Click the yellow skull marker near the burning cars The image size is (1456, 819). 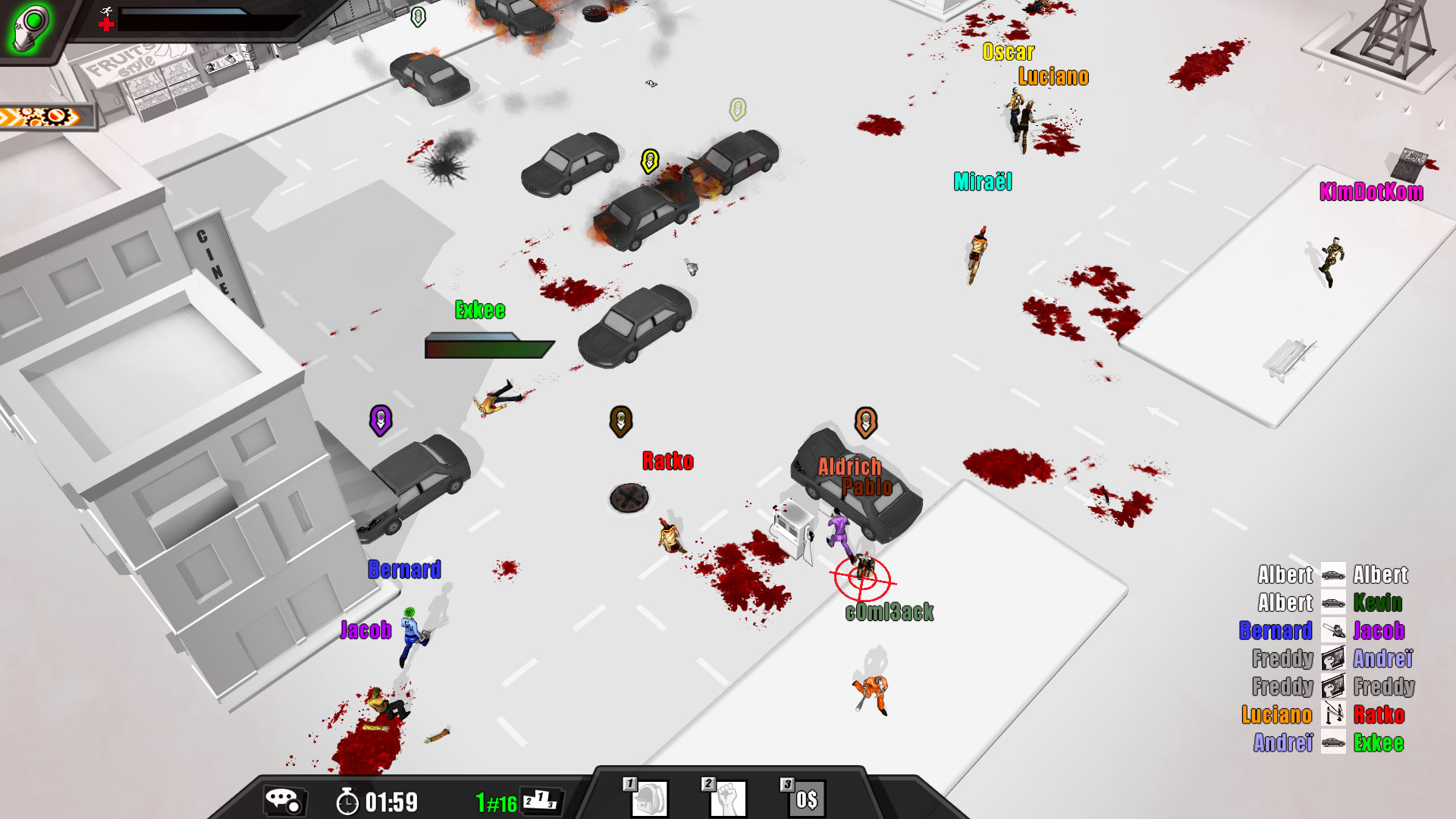pos(648,160)
